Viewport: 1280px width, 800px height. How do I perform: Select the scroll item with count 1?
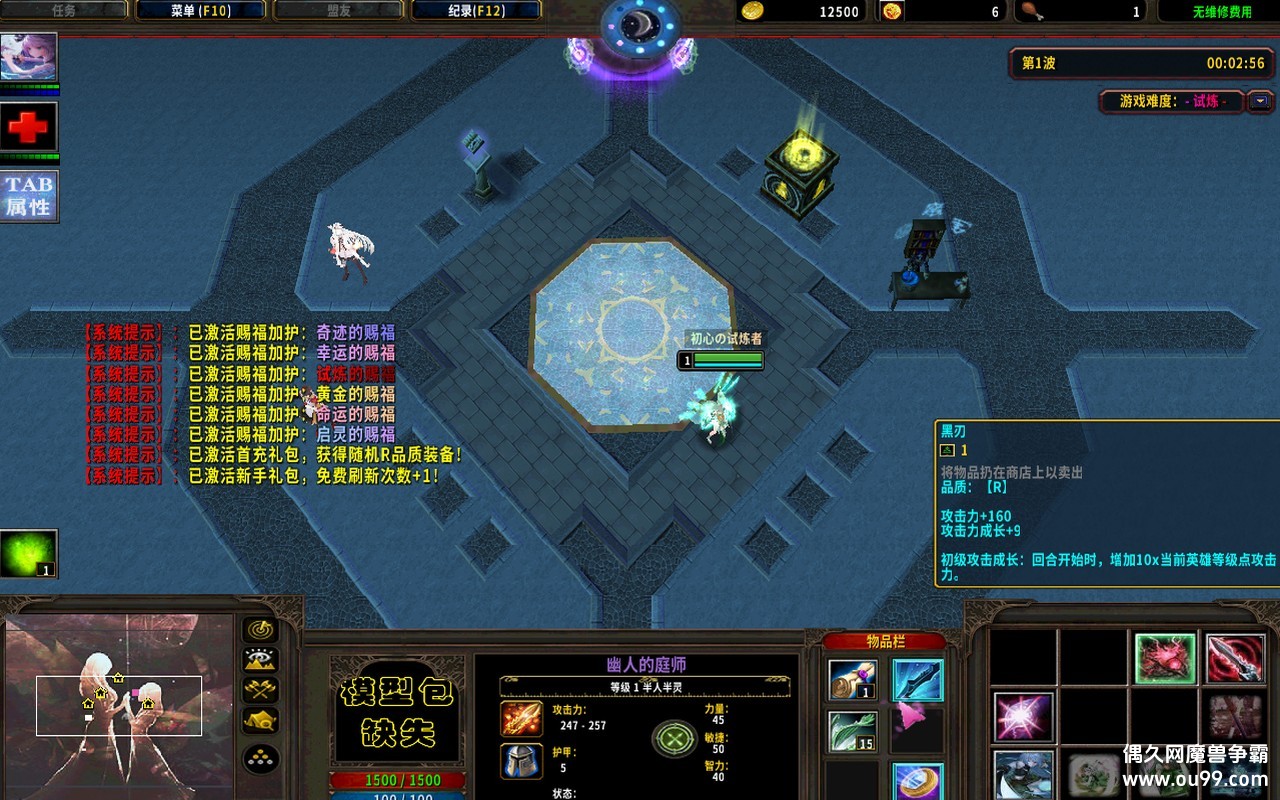(x=852, y=680)
